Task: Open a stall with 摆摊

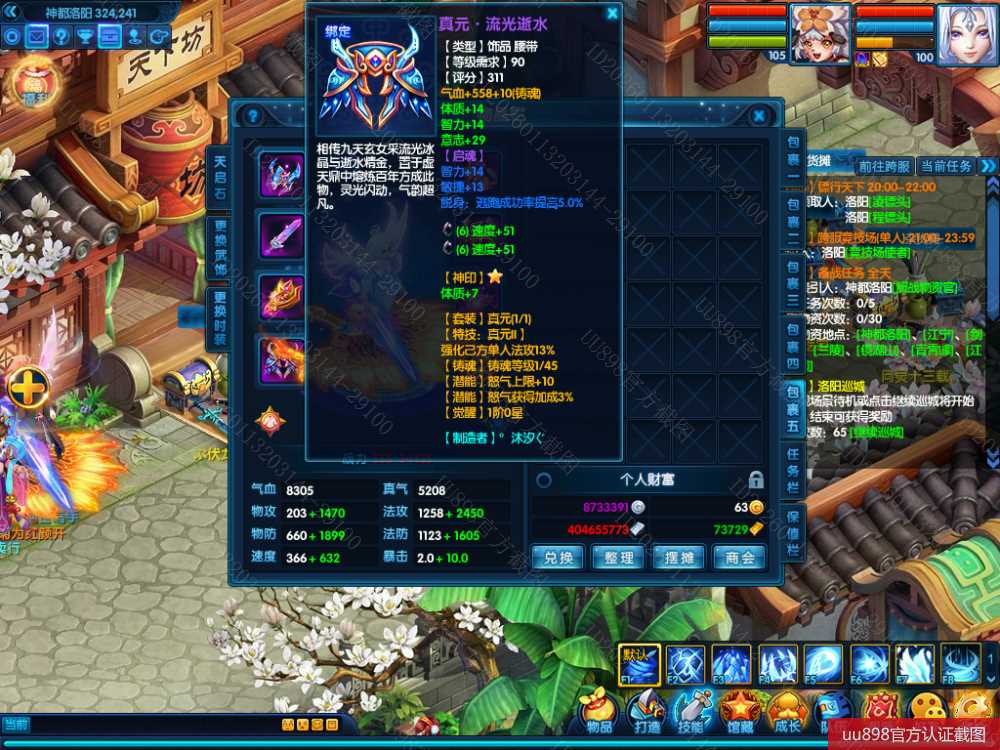Action: [x=679, y=557]
